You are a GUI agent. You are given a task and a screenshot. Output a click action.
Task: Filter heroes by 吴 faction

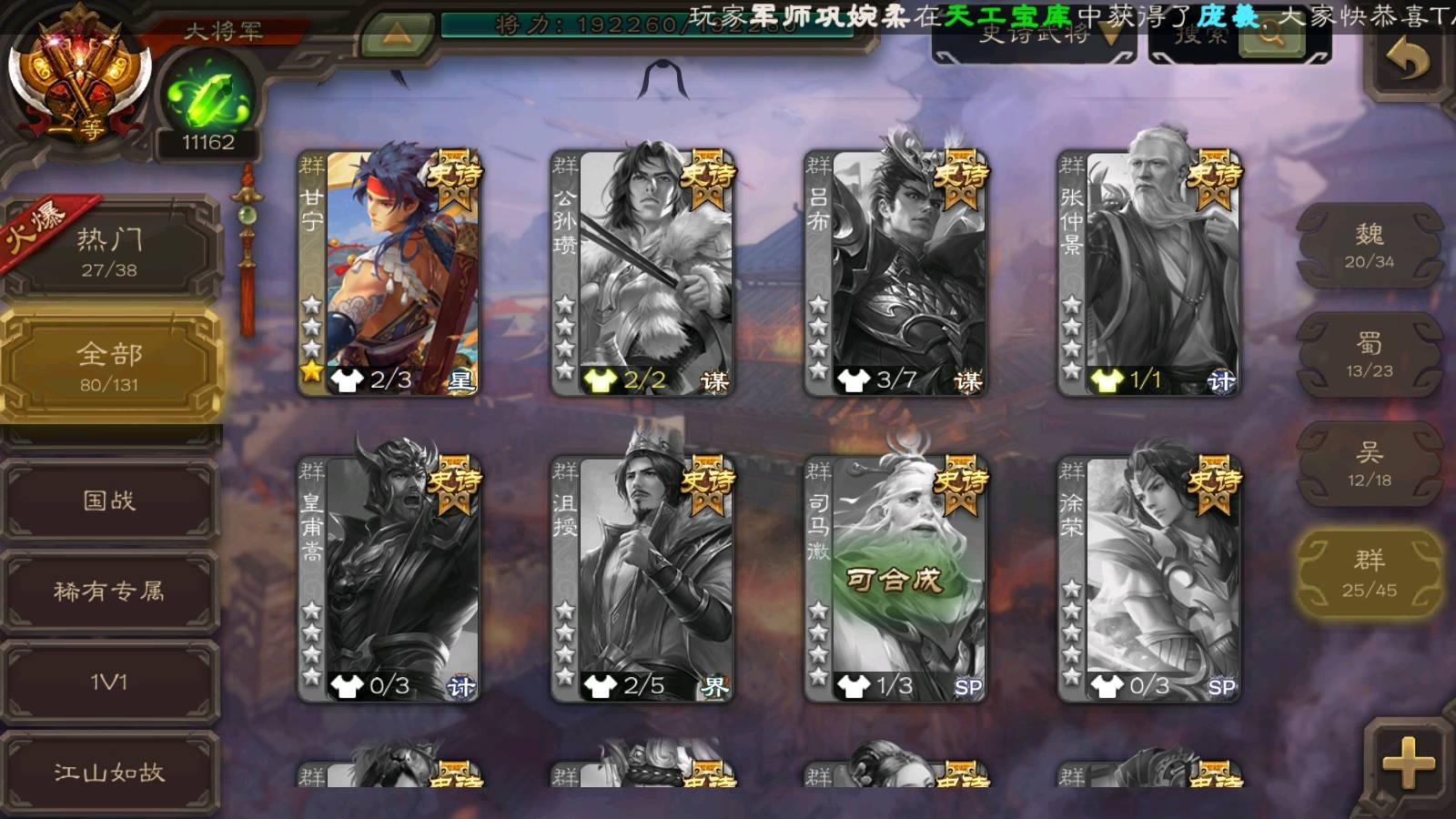coord(1370,464)
